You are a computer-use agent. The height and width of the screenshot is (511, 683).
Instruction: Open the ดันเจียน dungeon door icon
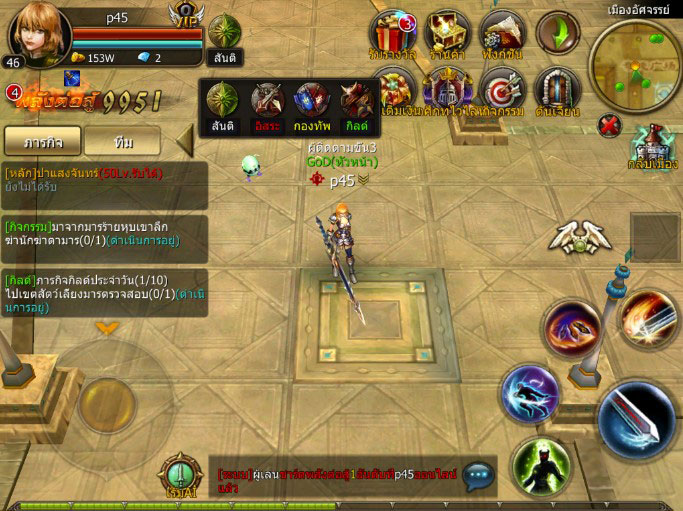(x=557, y=91)
